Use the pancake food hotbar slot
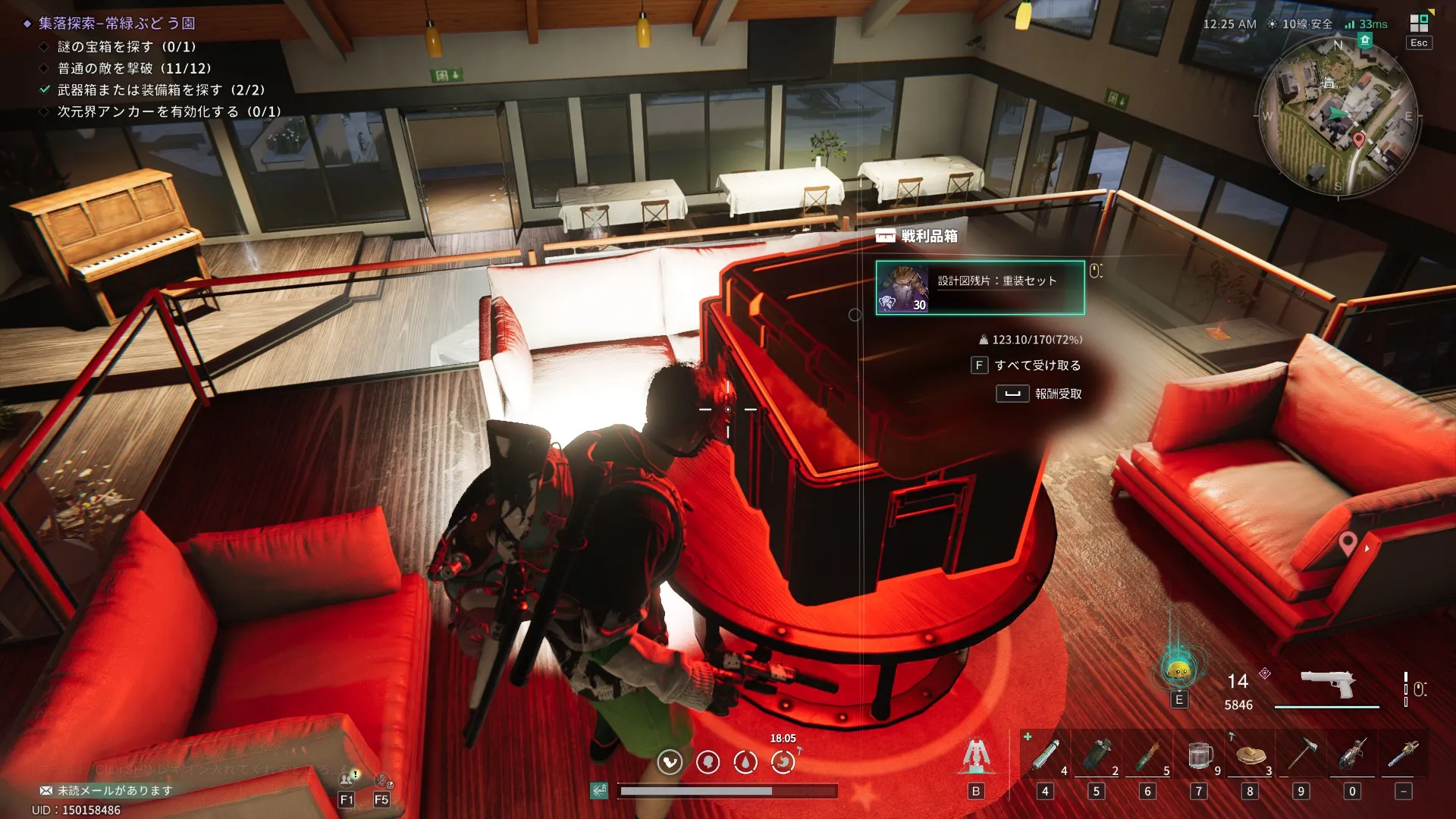The height and width of the screenshot is (819, 1456). pos(1250,755)
